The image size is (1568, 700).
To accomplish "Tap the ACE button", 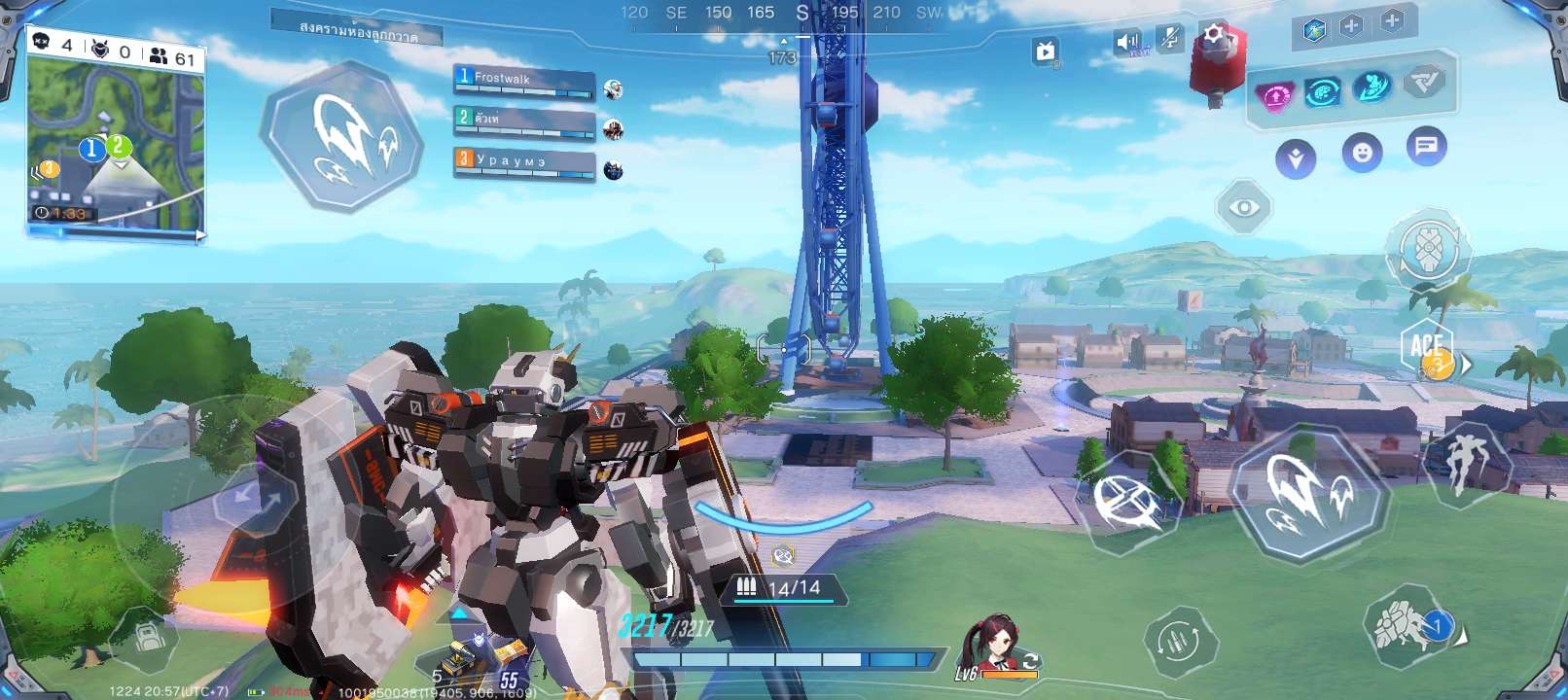I will (1427, 346).
